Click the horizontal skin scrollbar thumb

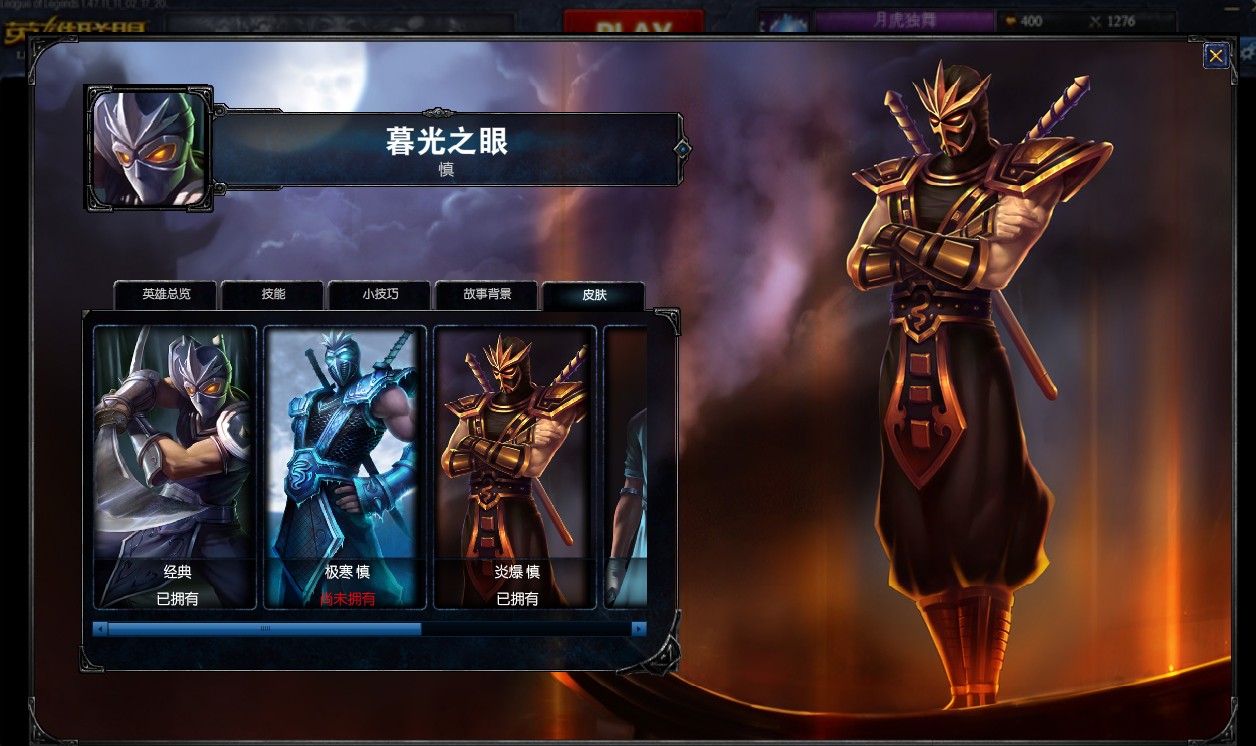tap(264, 629)
